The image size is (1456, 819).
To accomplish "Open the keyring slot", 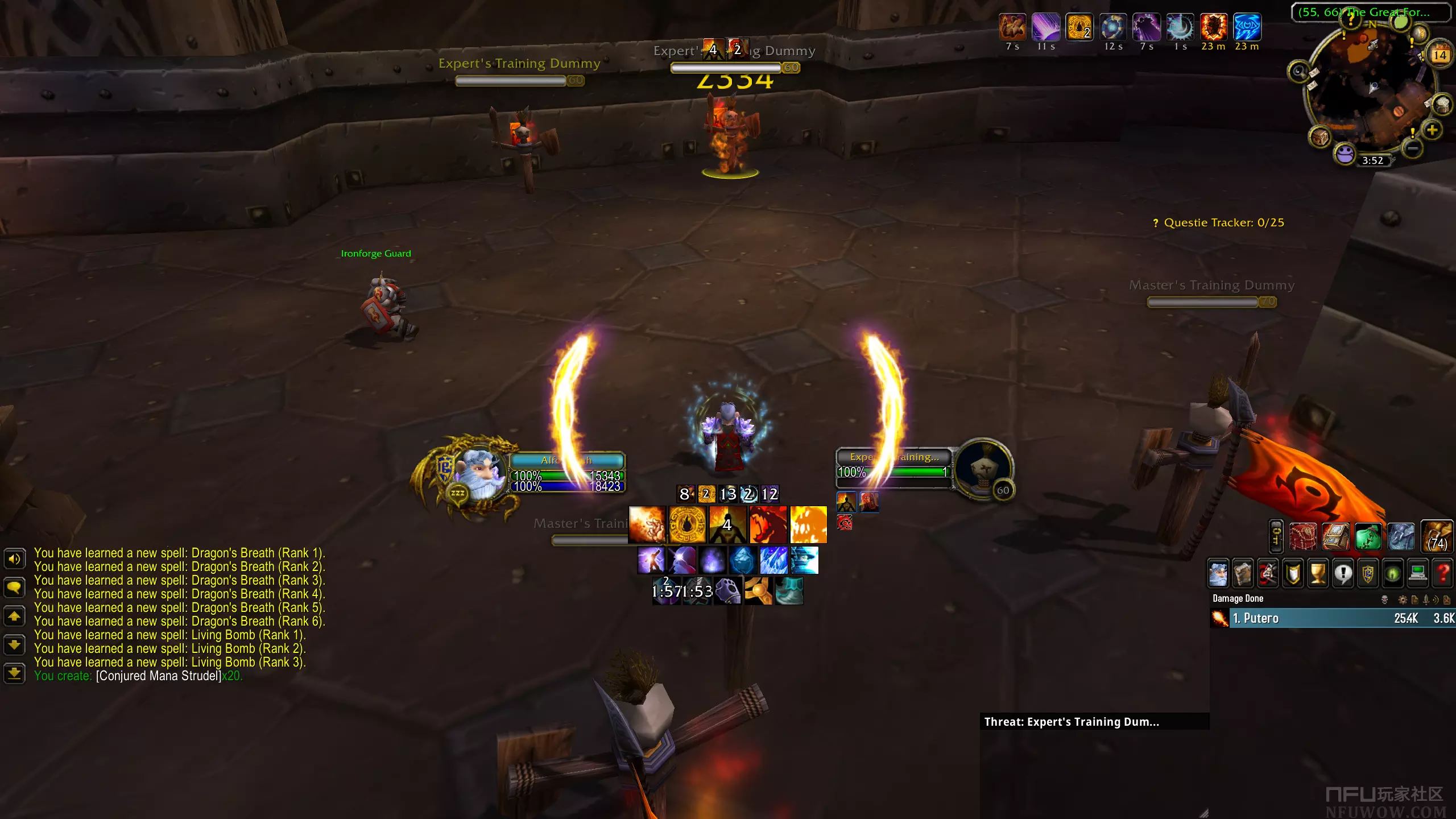I will [1276, 536].
